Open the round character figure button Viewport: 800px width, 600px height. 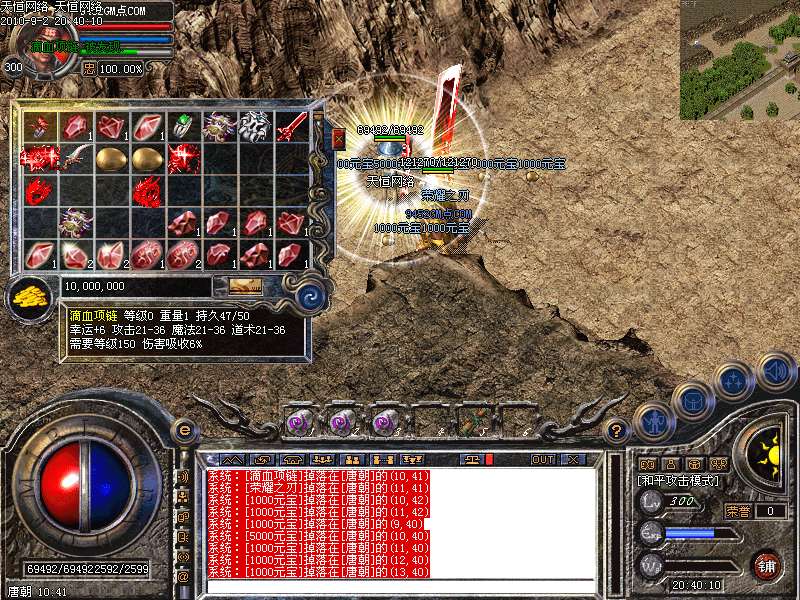654,421
